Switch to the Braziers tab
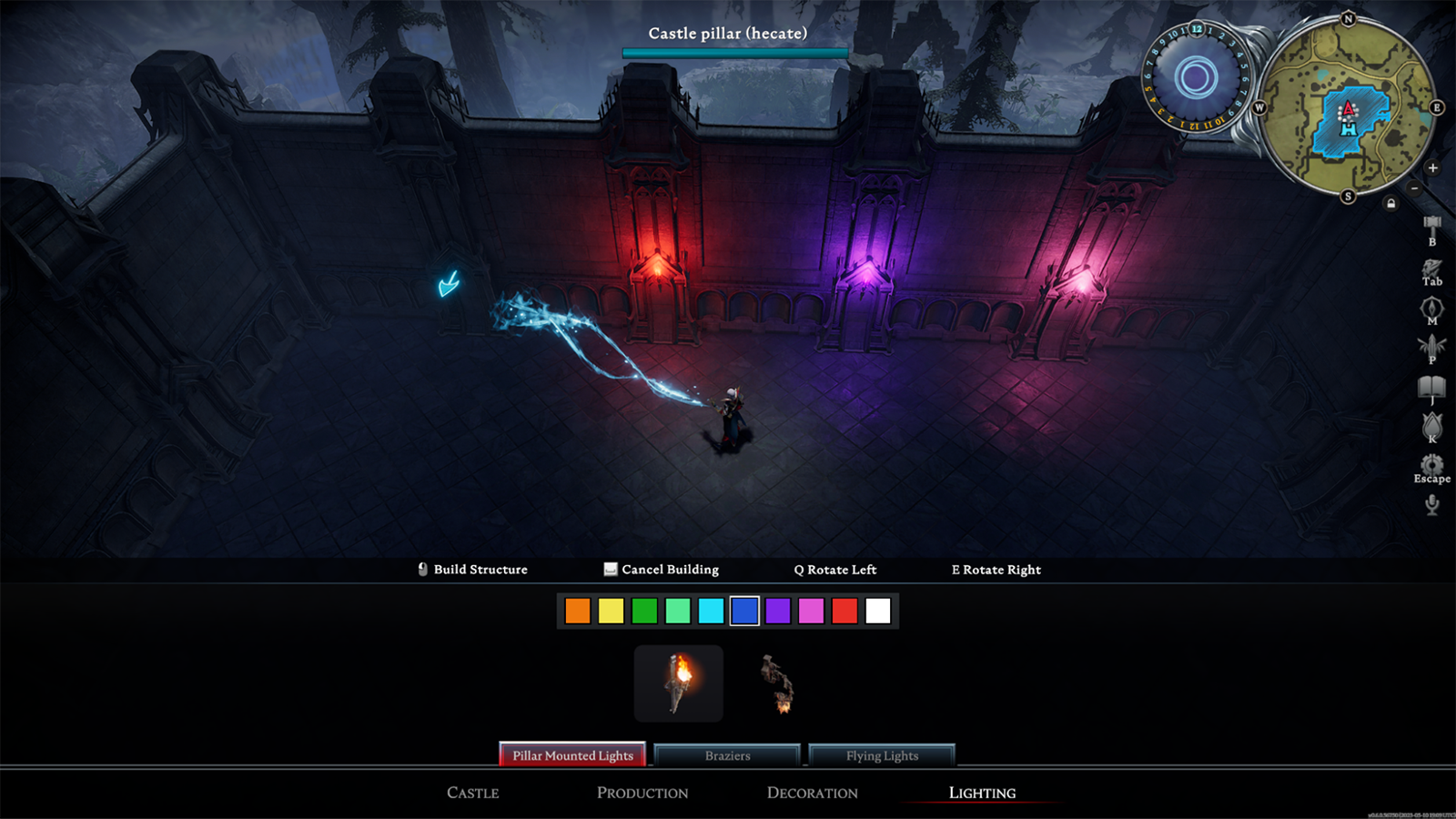1456x819 pixels. pyautogui.click(x=727, y=755)
